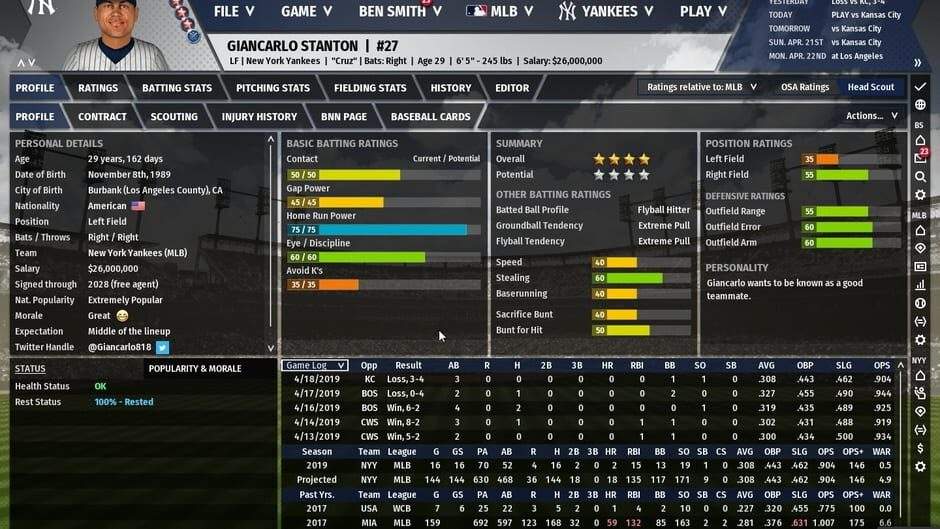This screenshot has width=940, height=529.
Task: Open the FILE menu
Action: tap(234, 12)
